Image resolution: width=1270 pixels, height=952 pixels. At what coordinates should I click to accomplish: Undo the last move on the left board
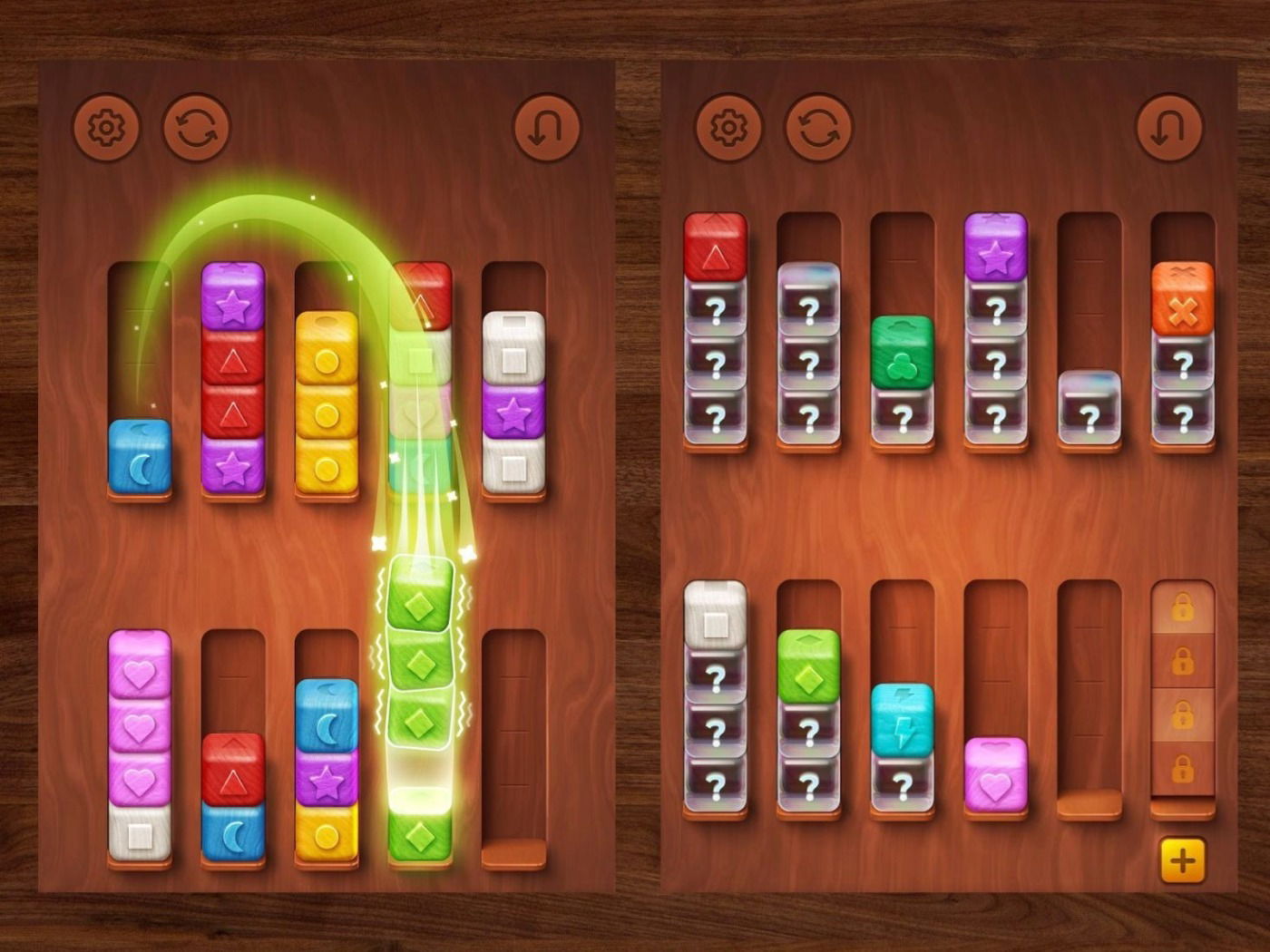[x=545, y=127]
